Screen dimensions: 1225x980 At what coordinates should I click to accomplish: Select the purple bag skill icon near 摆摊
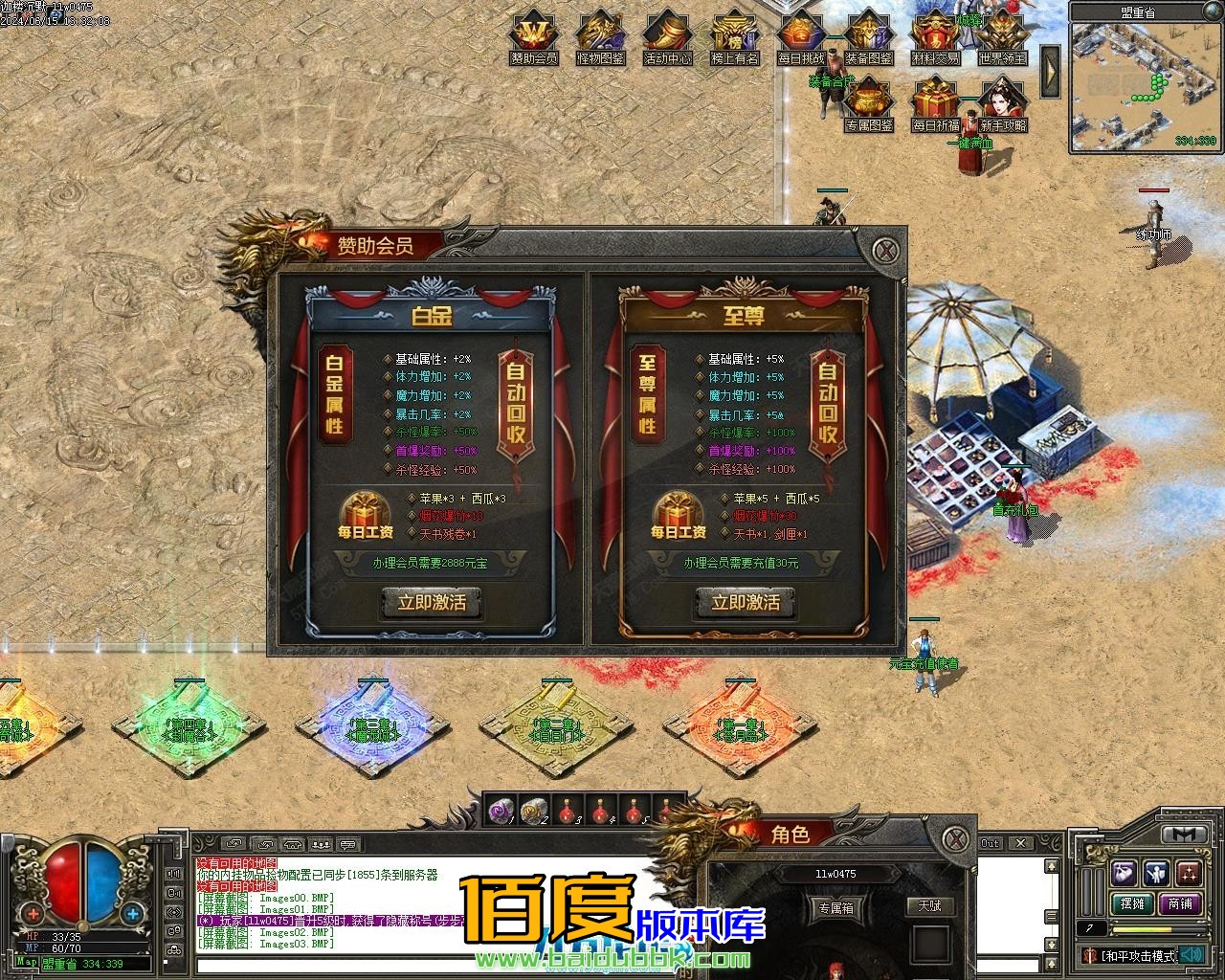tap(1124, 874)
